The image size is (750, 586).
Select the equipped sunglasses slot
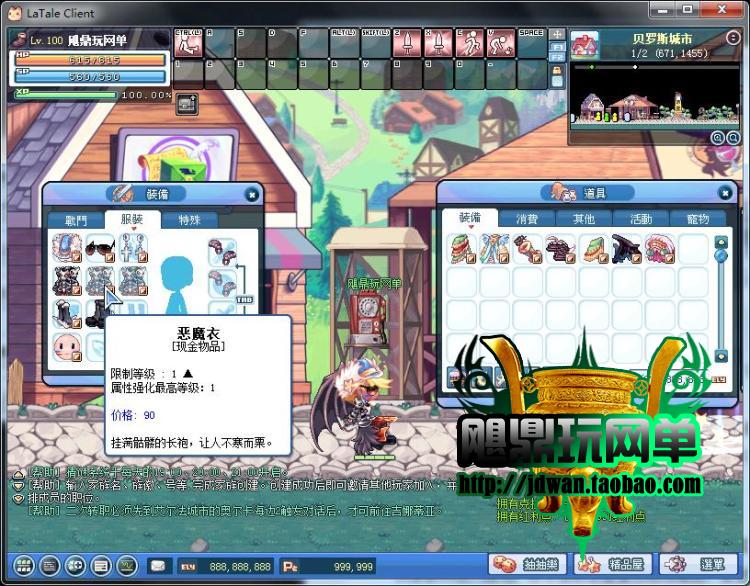[x=100, y=248]
